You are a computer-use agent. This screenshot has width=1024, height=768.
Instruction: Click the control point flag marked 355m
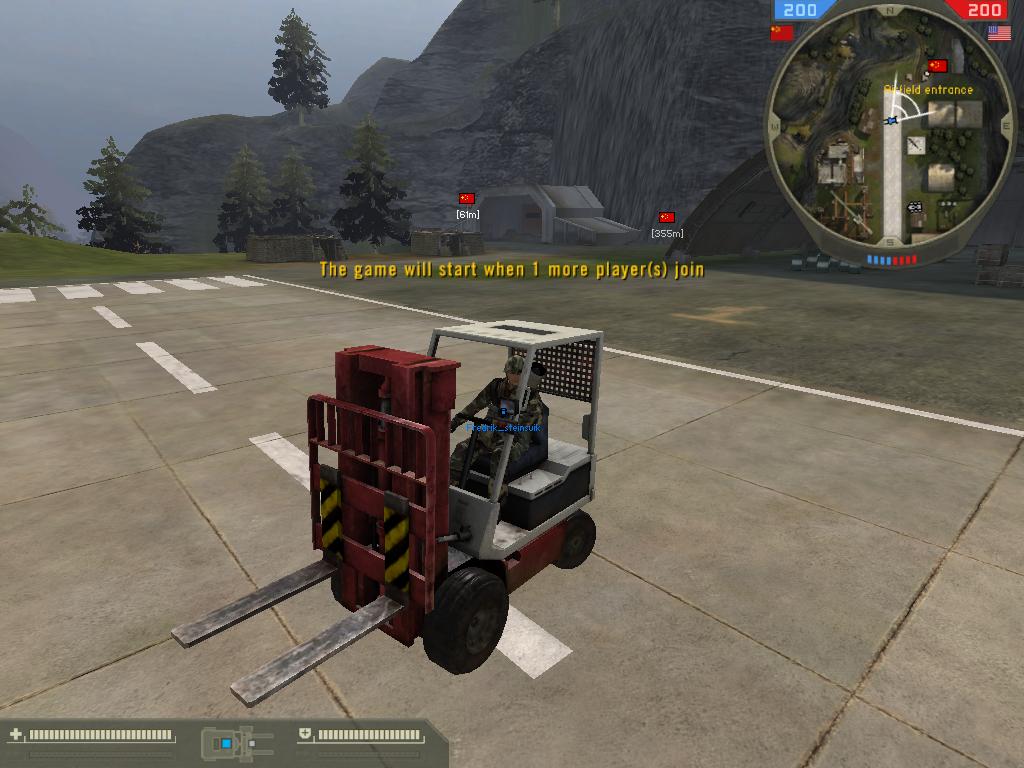click(667, 217)
